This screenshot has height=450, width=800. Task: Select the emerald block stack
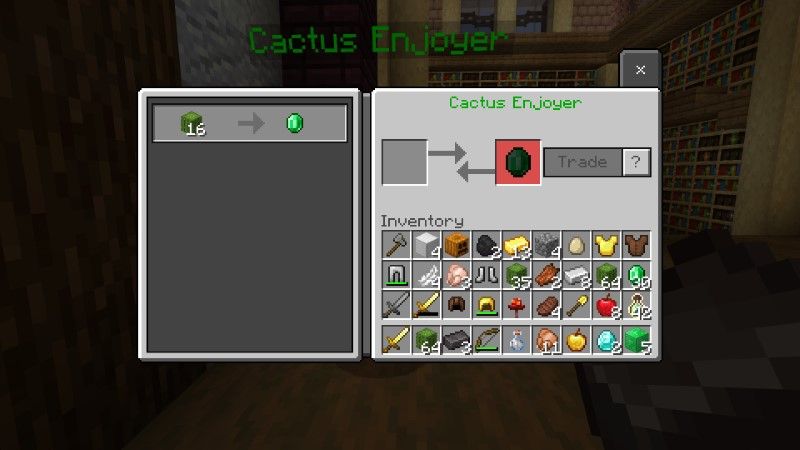[638, 340]
